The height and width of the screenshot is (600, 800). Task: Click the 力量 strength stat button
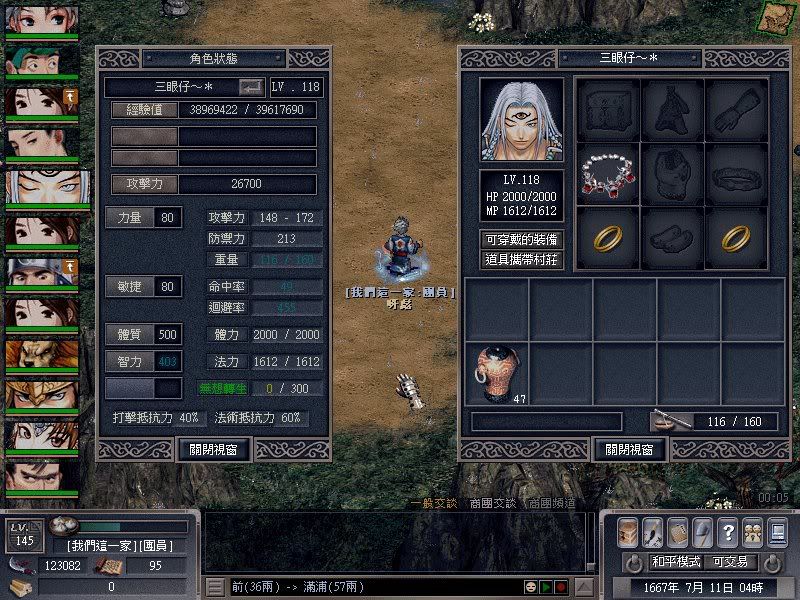point(130,217)
